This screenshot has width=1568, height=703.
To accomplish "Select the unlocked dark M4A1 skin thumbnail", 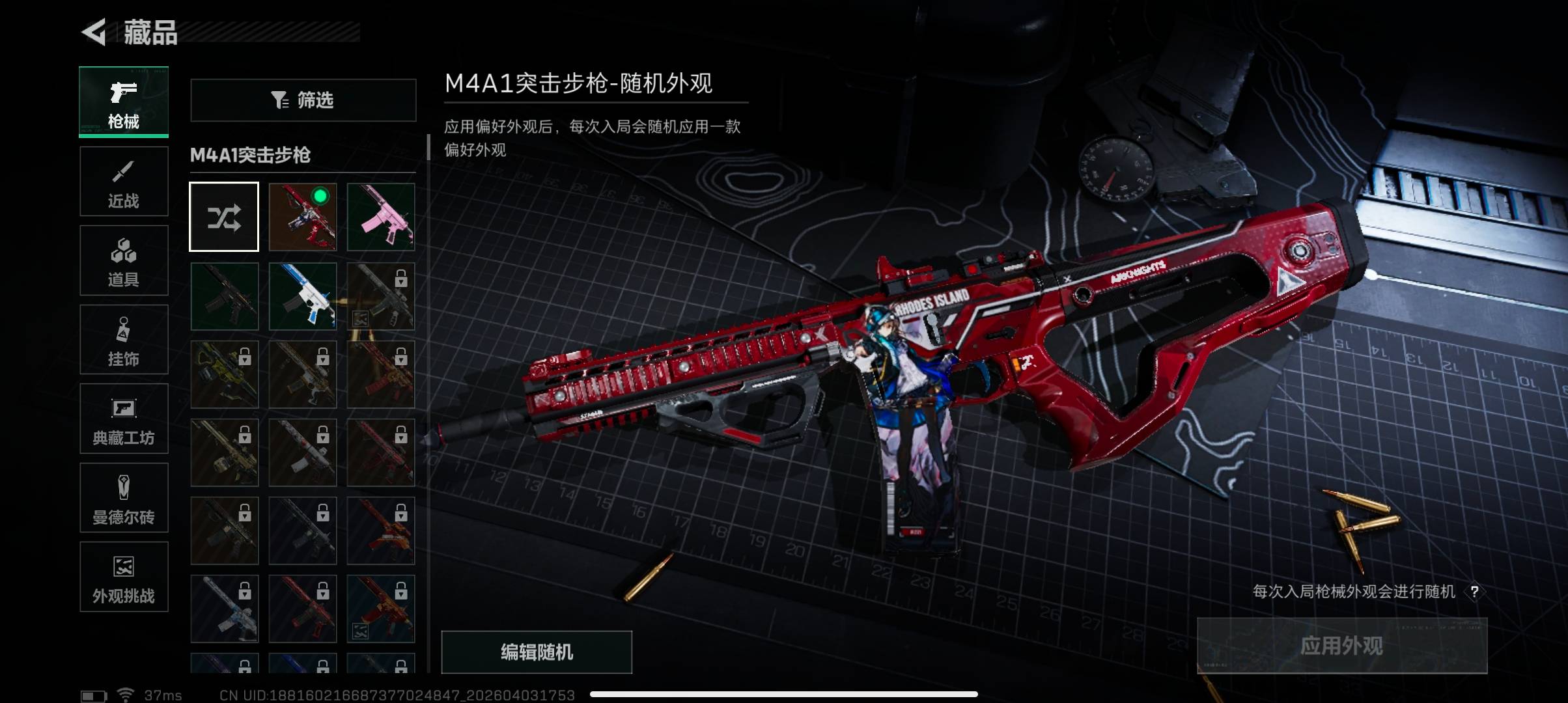I will pos(224,296).
